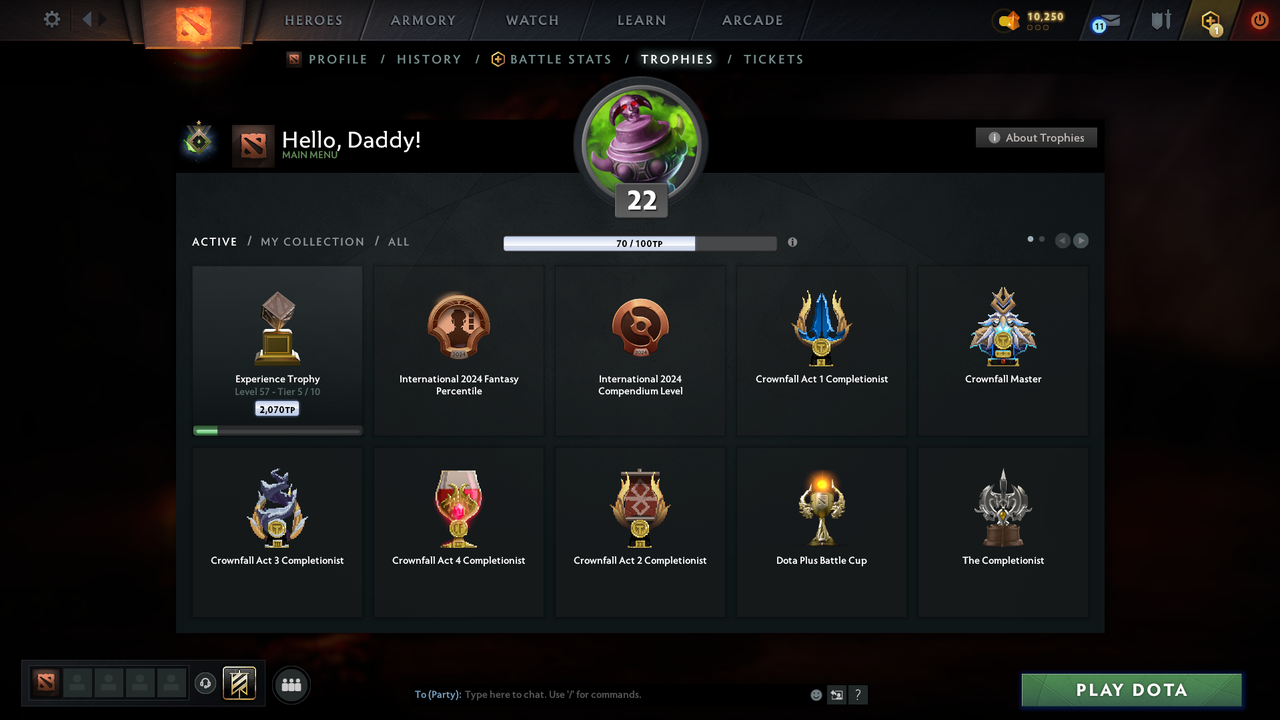Viewport: 1280px width, 720px height.
Task: Click the headphone voice chat icon in party bar
Action: (206, 683)
